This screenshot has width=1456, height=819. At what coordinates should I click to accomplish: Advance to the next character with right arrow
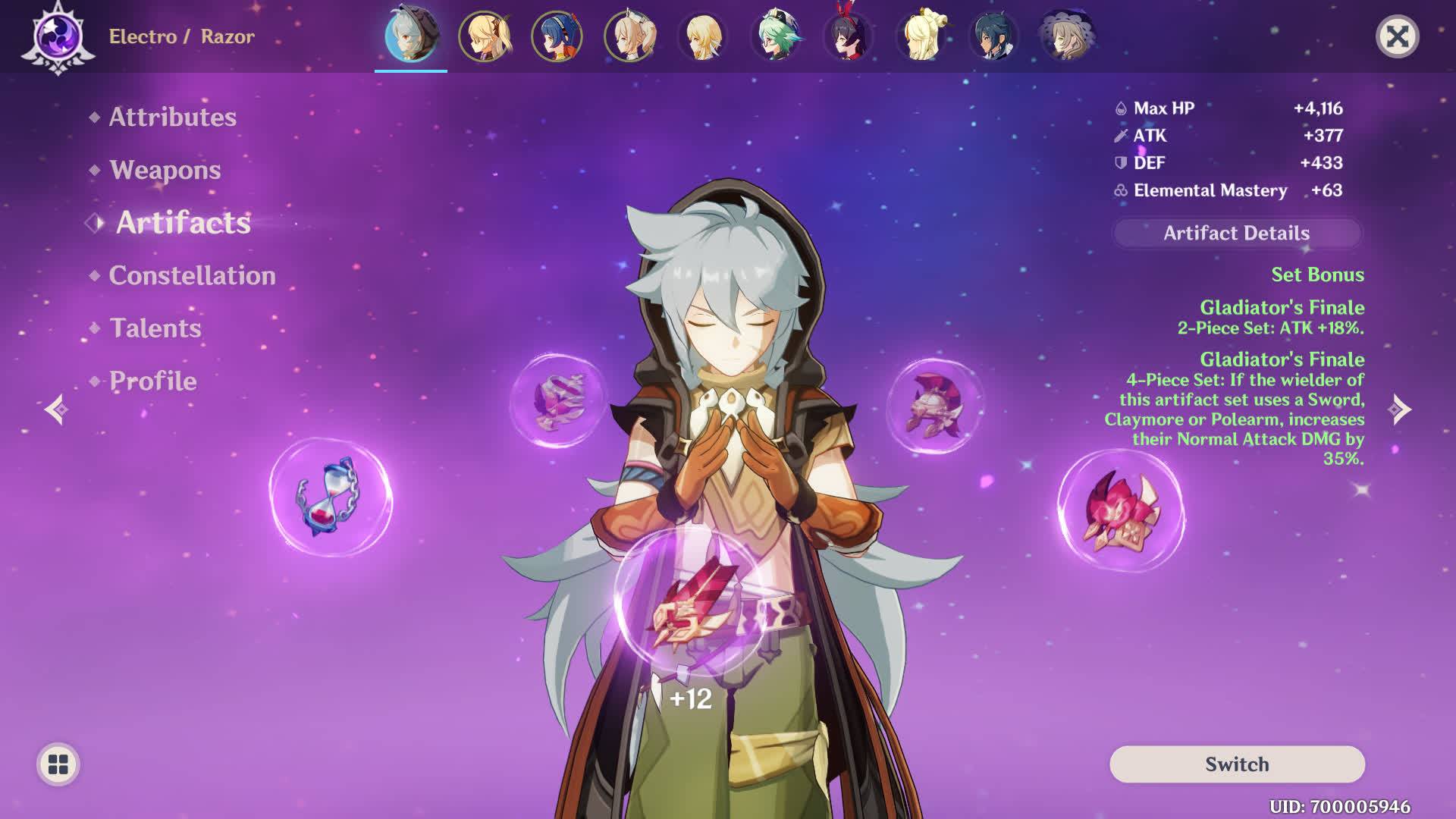1400,409
